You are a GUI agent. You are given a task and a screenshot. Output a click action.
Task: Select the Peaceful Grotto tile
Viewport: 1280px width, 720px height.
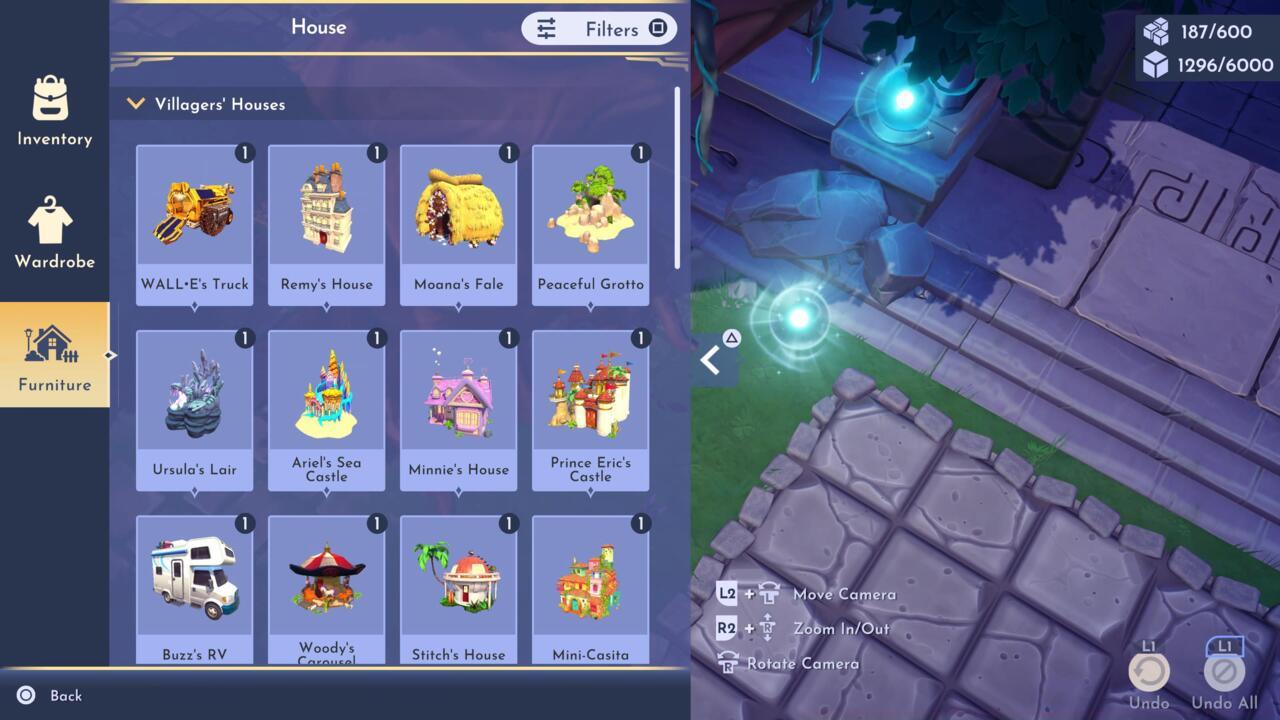coord(591,224)
